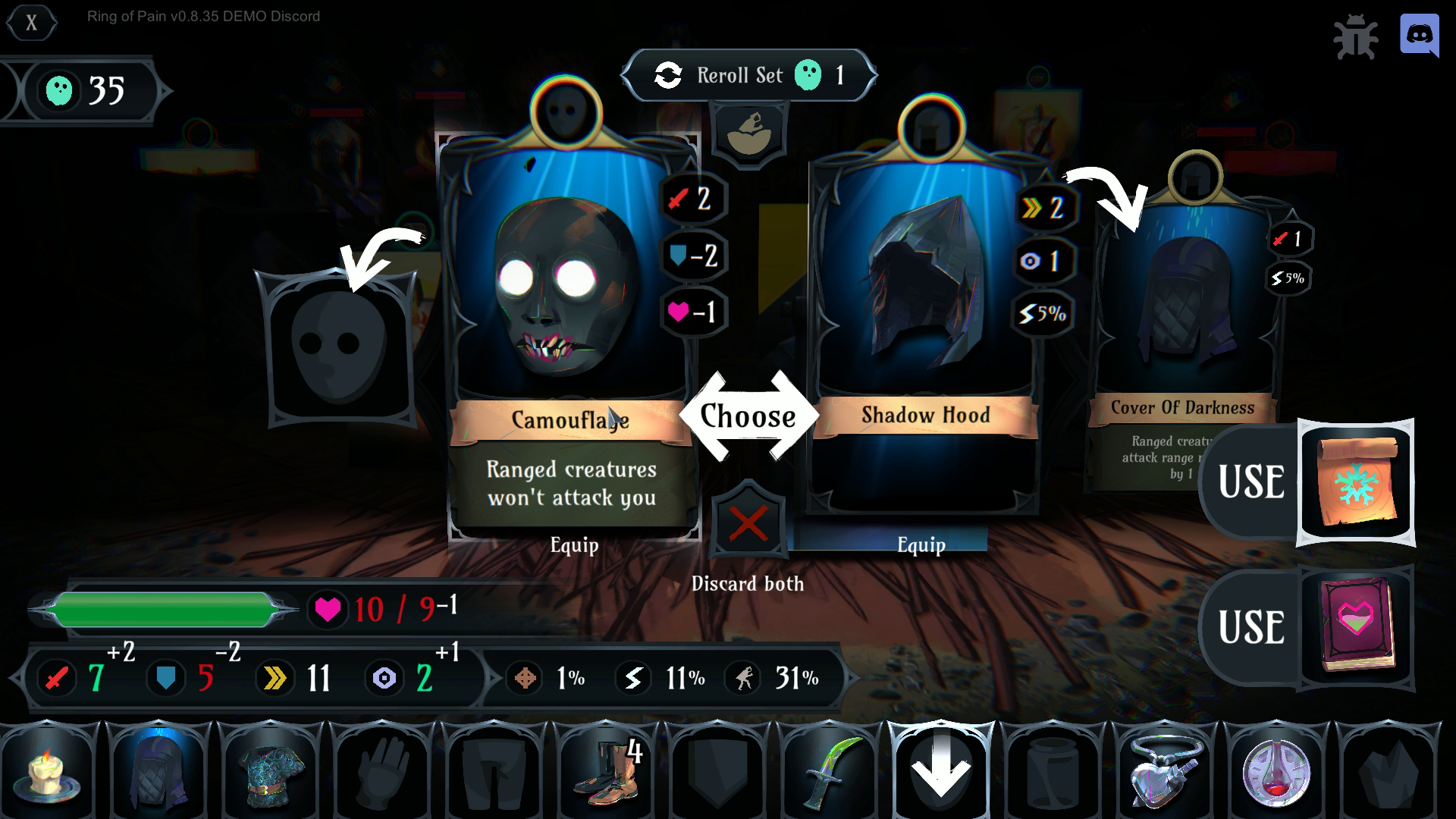The image size is (1456, 819).
Task: Open the bug report icon
Action: coord(1355,36)
